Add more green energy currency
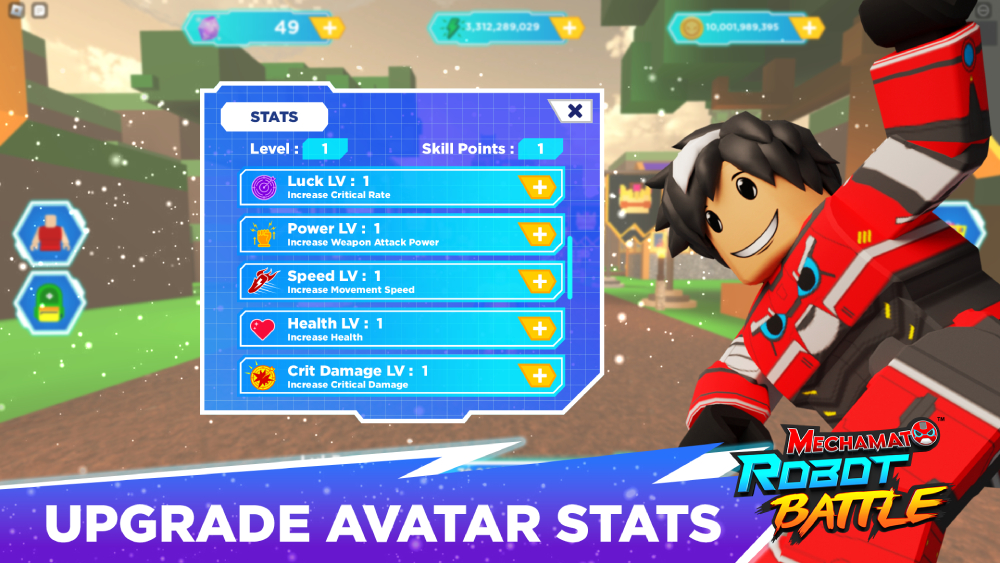Viewport: 1000px width, 563px height. pos(568,28)
